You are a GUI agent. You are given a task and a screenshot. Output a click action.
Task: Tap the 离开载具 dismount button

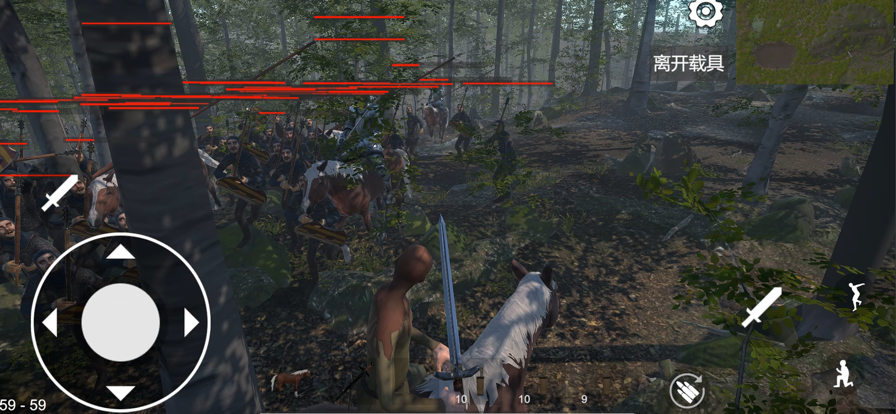point(688,64)
